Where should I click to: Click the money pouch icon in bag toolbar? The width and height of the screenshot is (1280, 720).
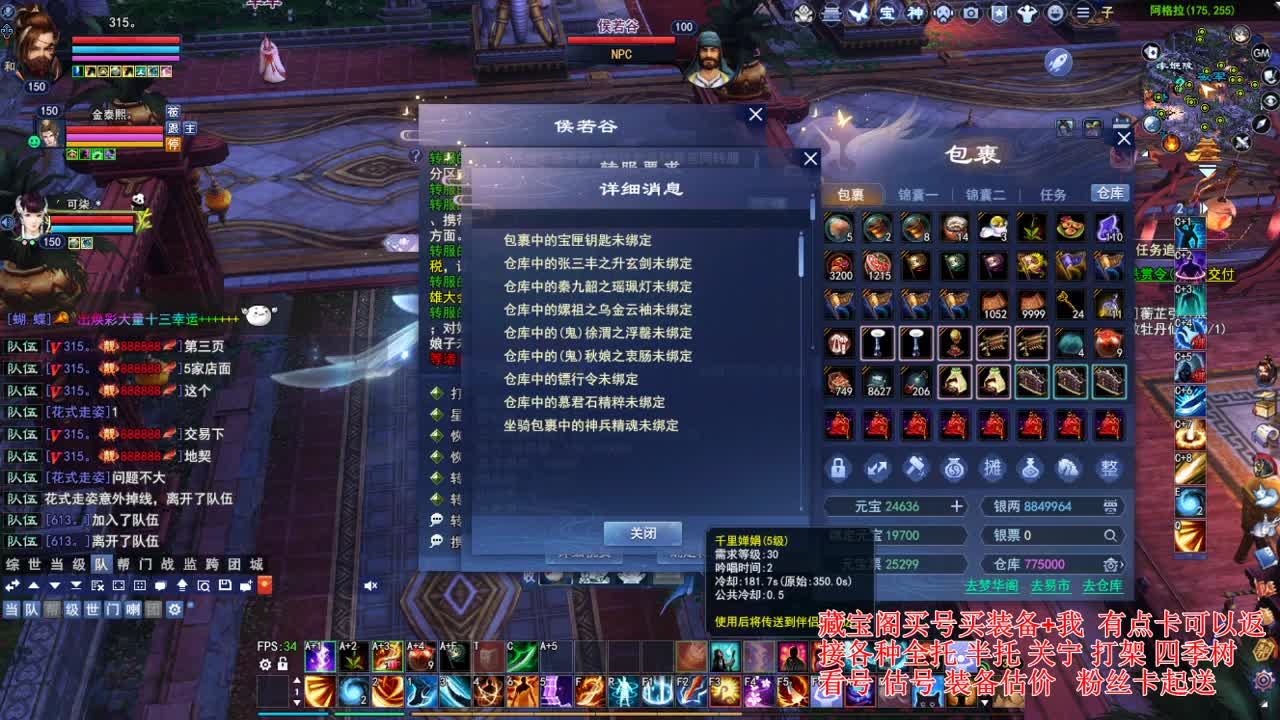(x=953, y=470)
